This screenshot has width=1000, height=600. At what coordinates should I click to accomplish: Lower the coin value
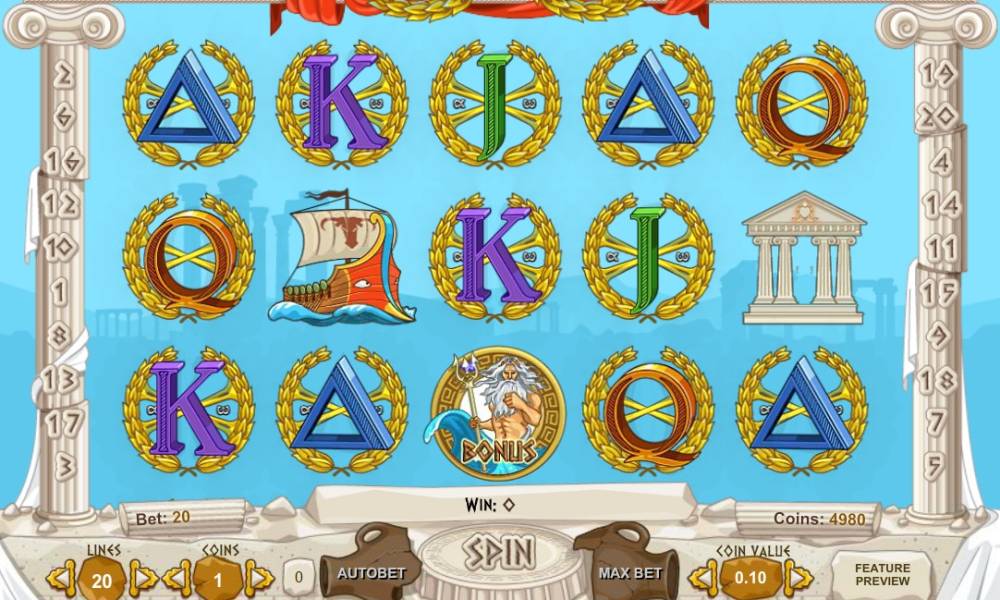(705, 577)
